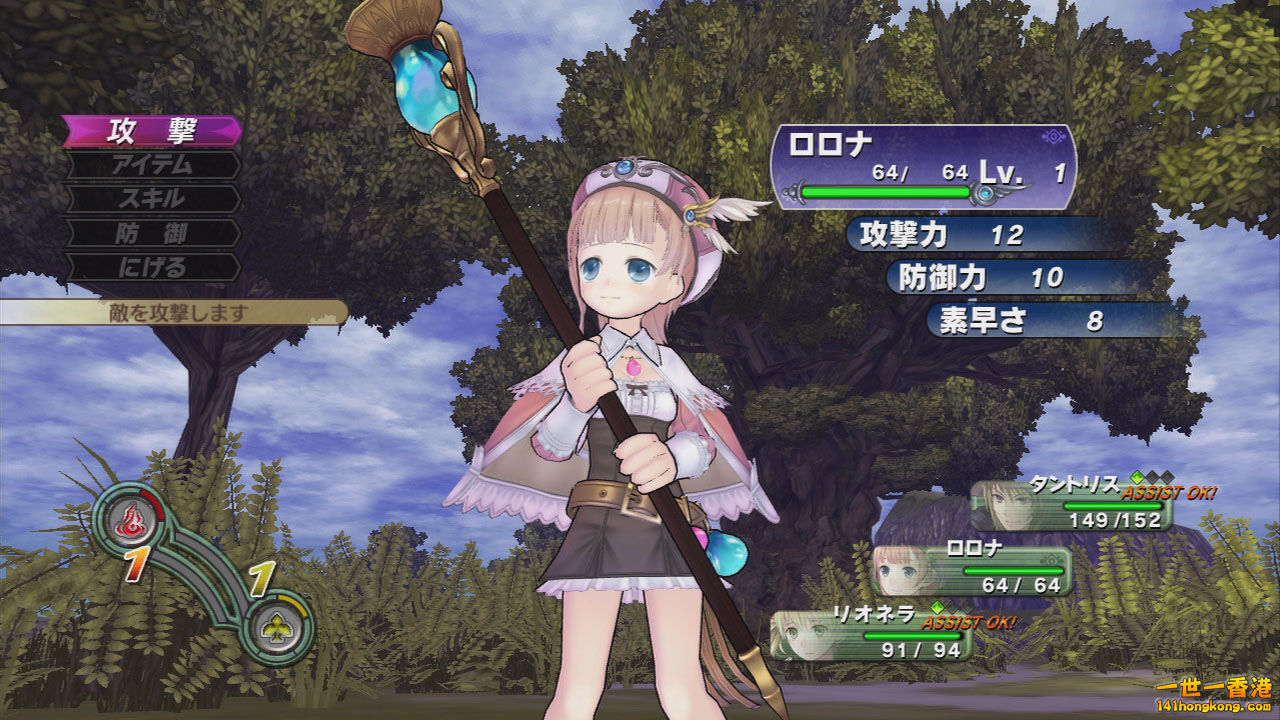Click the 141hongkong.com watermark text
1280x720 pixels.
point(1213,705)
